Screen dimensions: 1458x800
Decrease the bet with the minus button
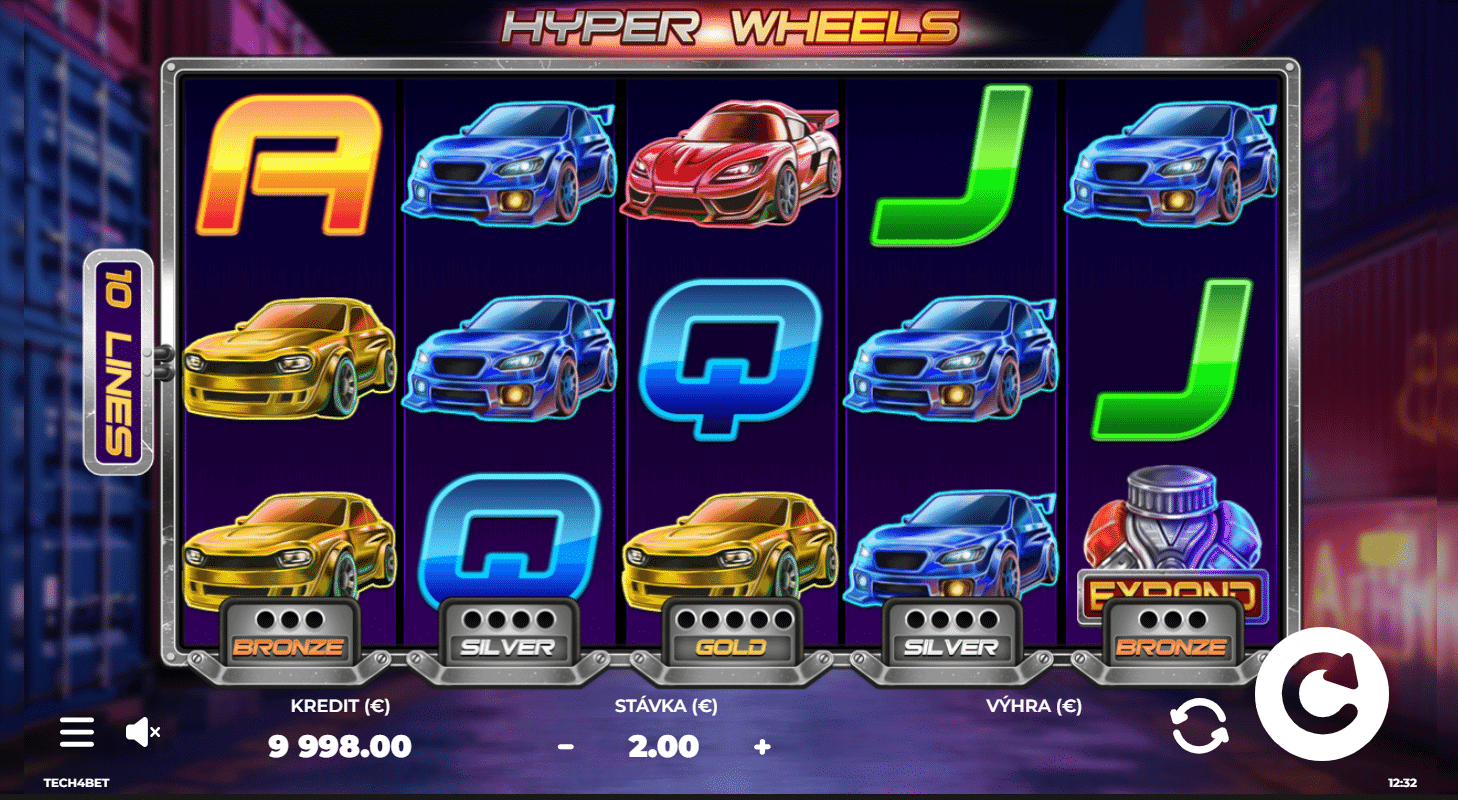pos(566,746)
